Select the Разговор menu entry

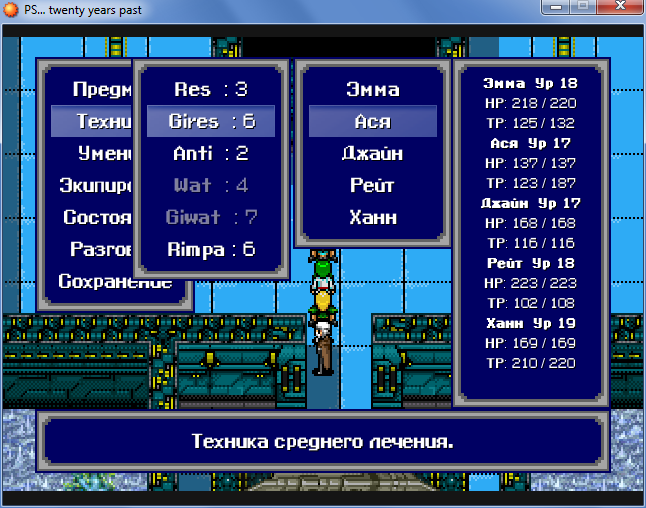[x=101, y=249]
